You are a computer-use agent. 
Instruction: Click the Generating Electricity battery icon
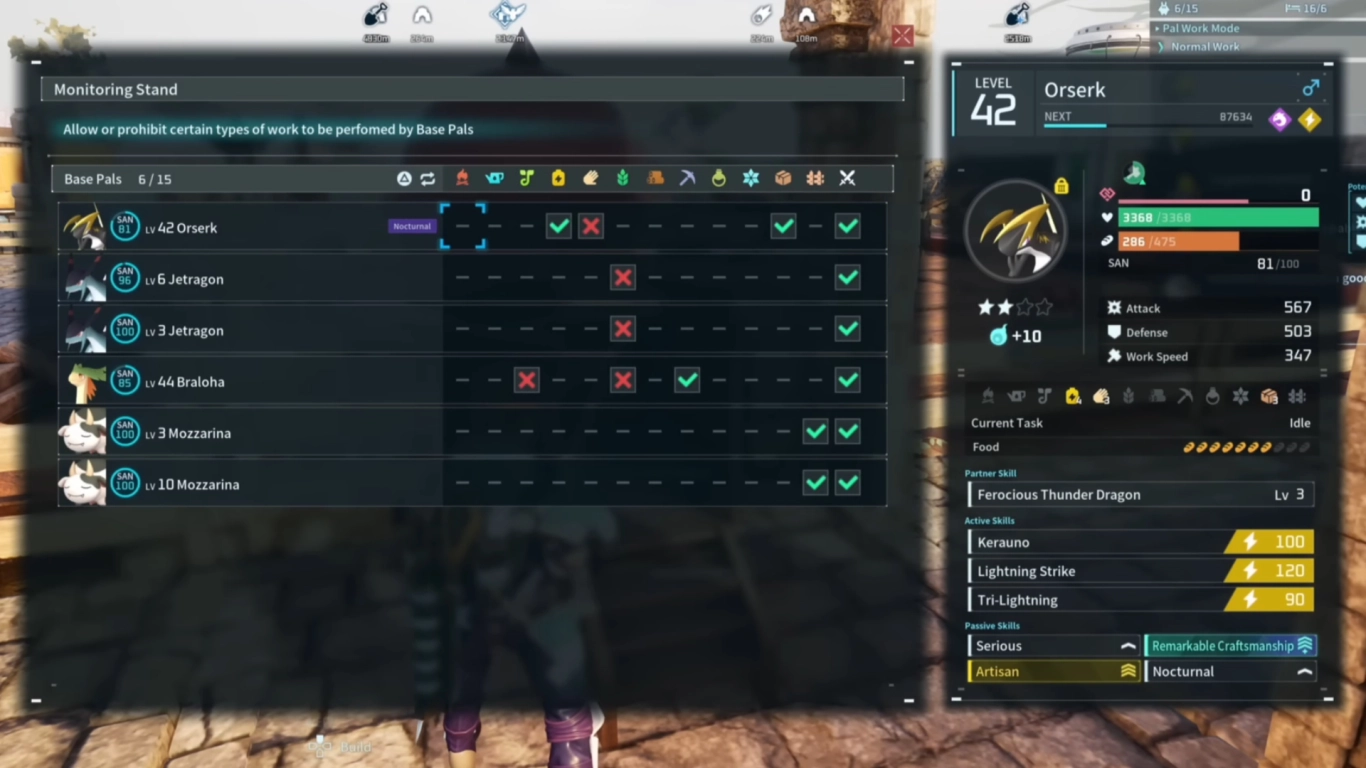click(x=557, y=178)
